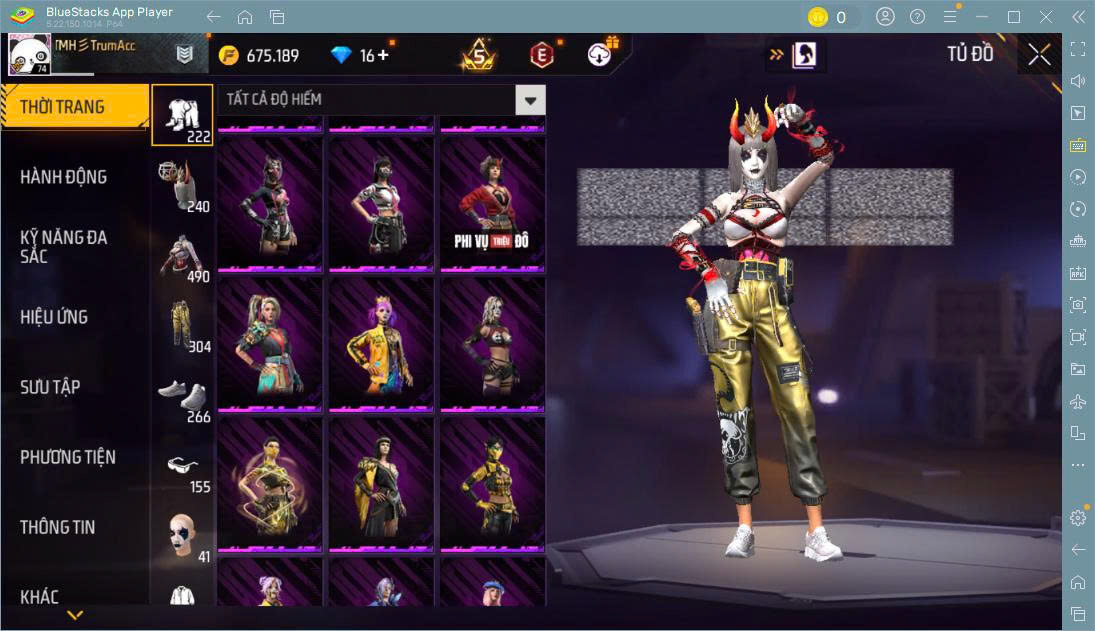1095x631 pixels.
Task: Select the sunglasses subcategory showing 155
Action: (182, 468)
